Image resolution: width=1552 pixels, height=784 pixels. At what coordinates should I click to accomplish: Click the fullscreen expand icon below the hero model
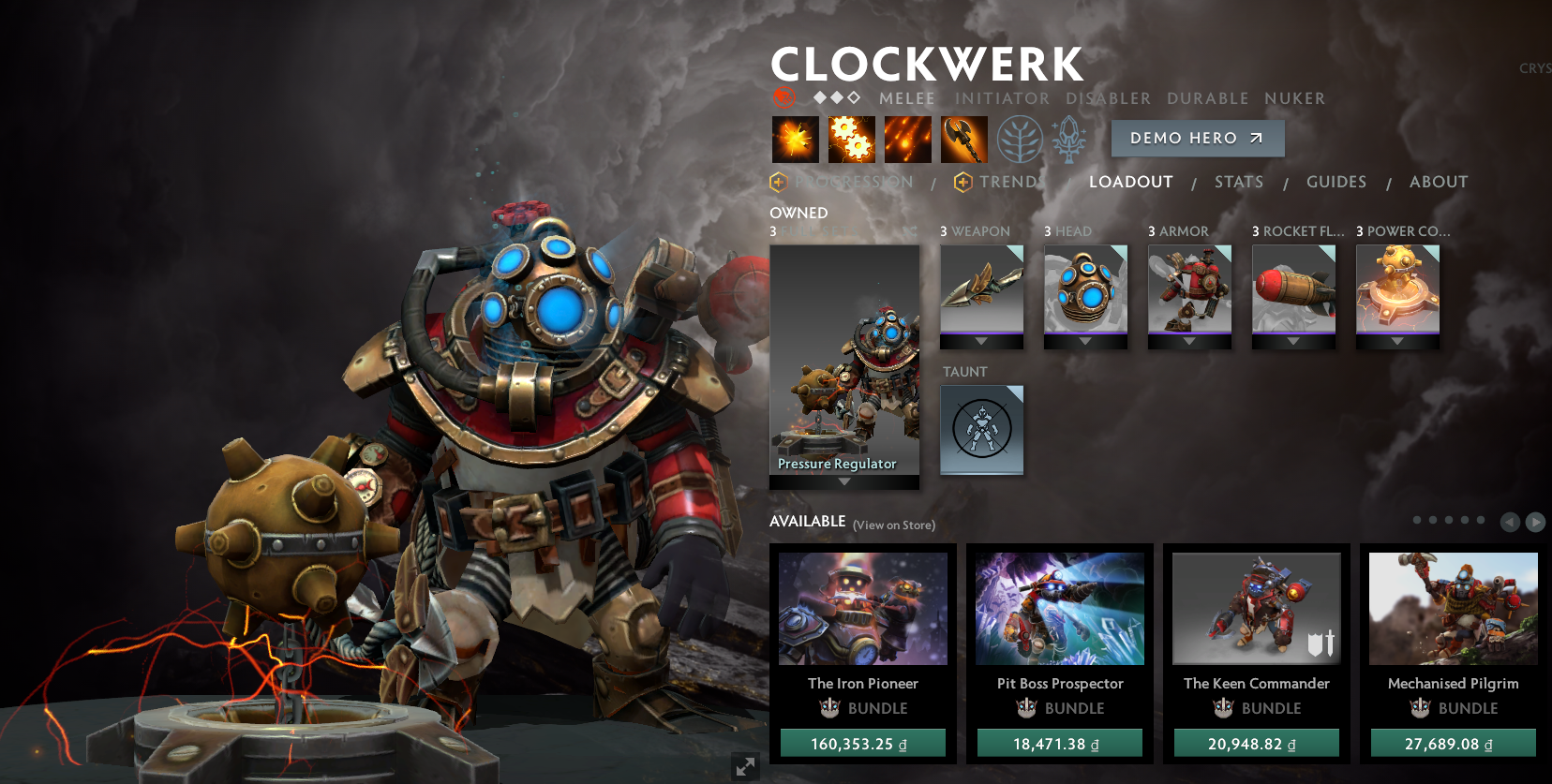click(745, 767)
